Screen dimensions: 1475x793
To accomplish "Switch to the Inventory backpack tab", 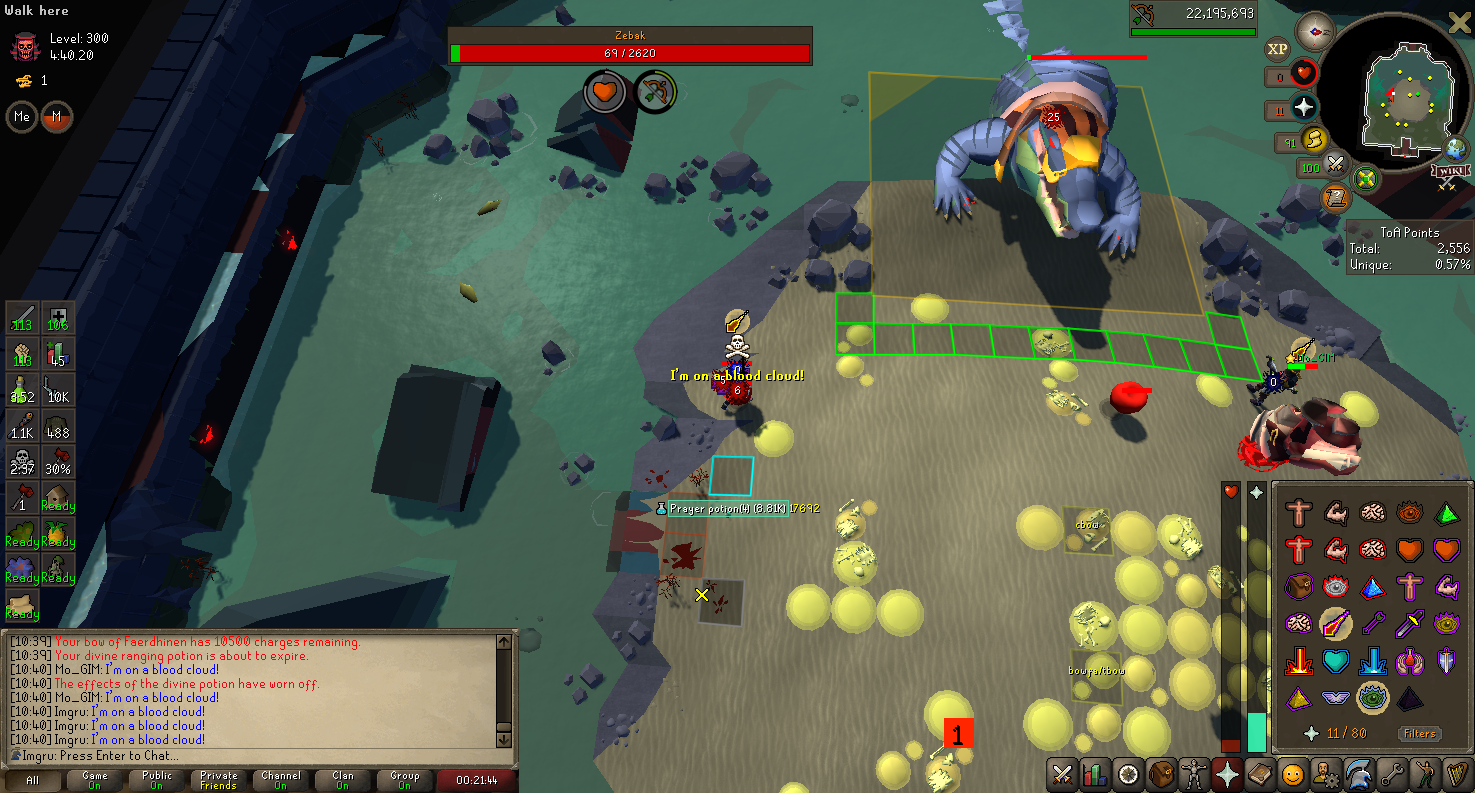I will click(x=1161, y=774).
